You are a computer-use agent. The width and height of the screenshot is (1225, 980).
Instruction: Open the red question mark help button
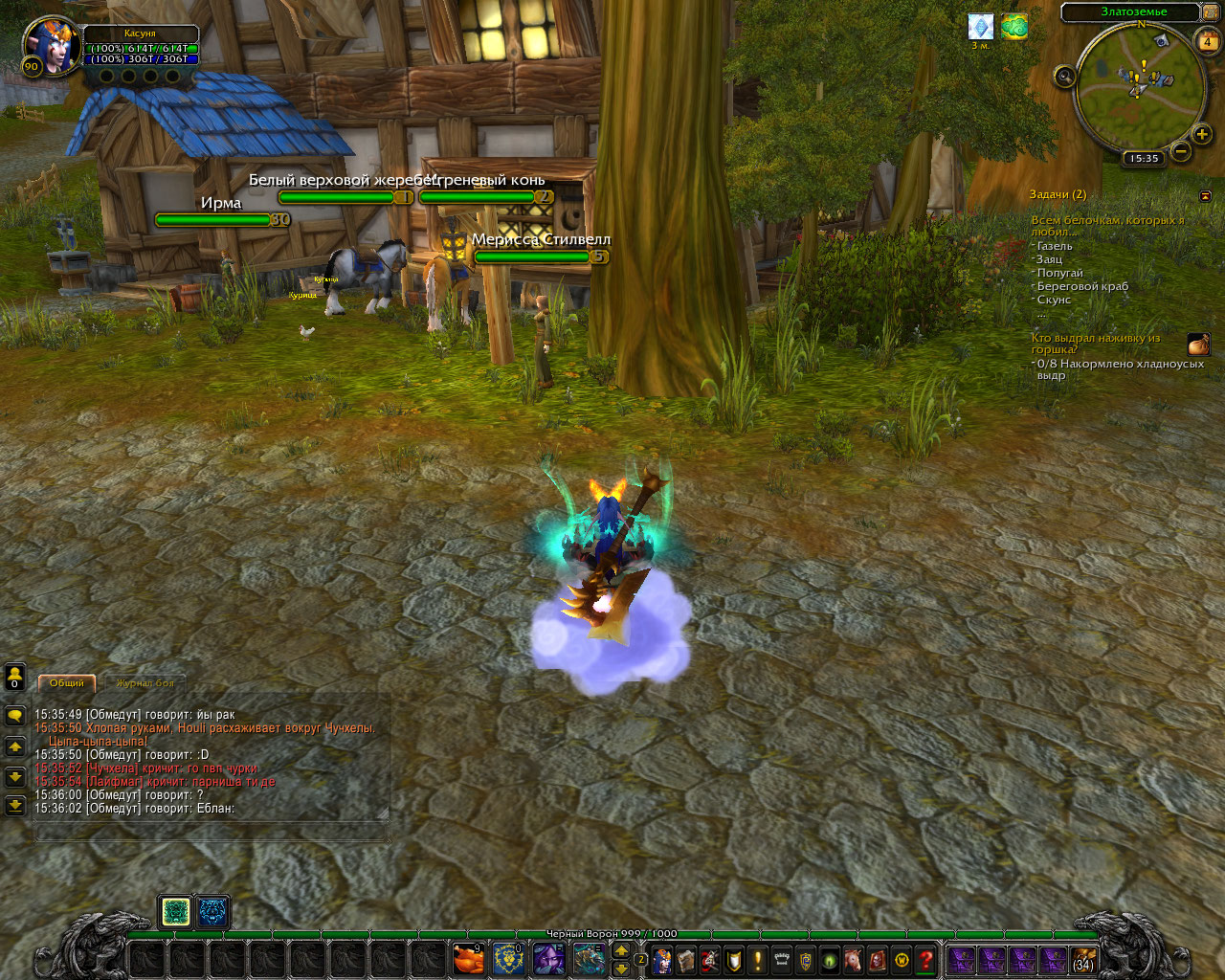925,959
